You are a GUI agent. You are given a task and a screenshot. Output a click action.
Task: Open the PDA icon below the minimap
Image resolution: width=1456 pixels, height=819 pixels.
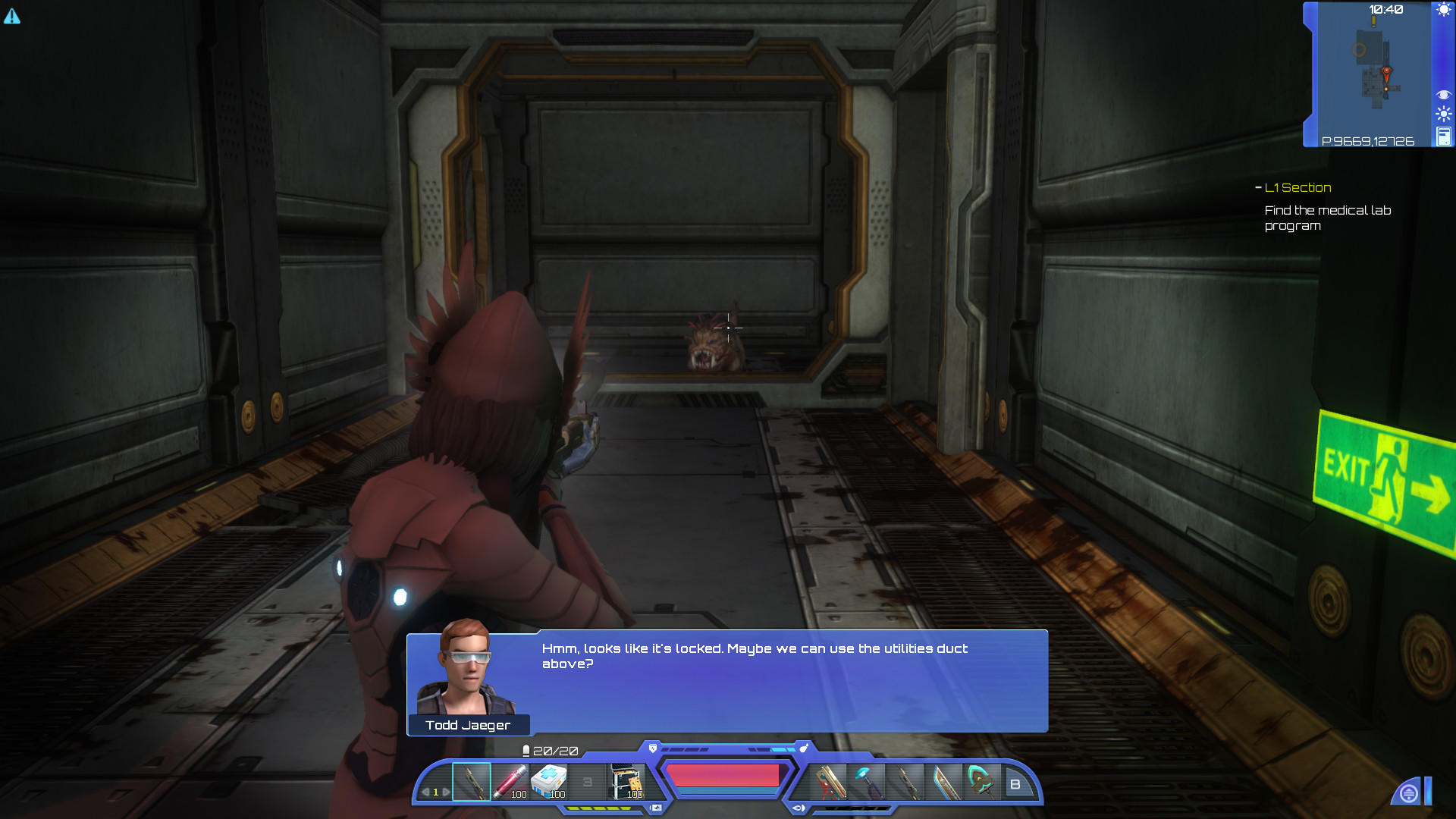(x=1444, y=135)
